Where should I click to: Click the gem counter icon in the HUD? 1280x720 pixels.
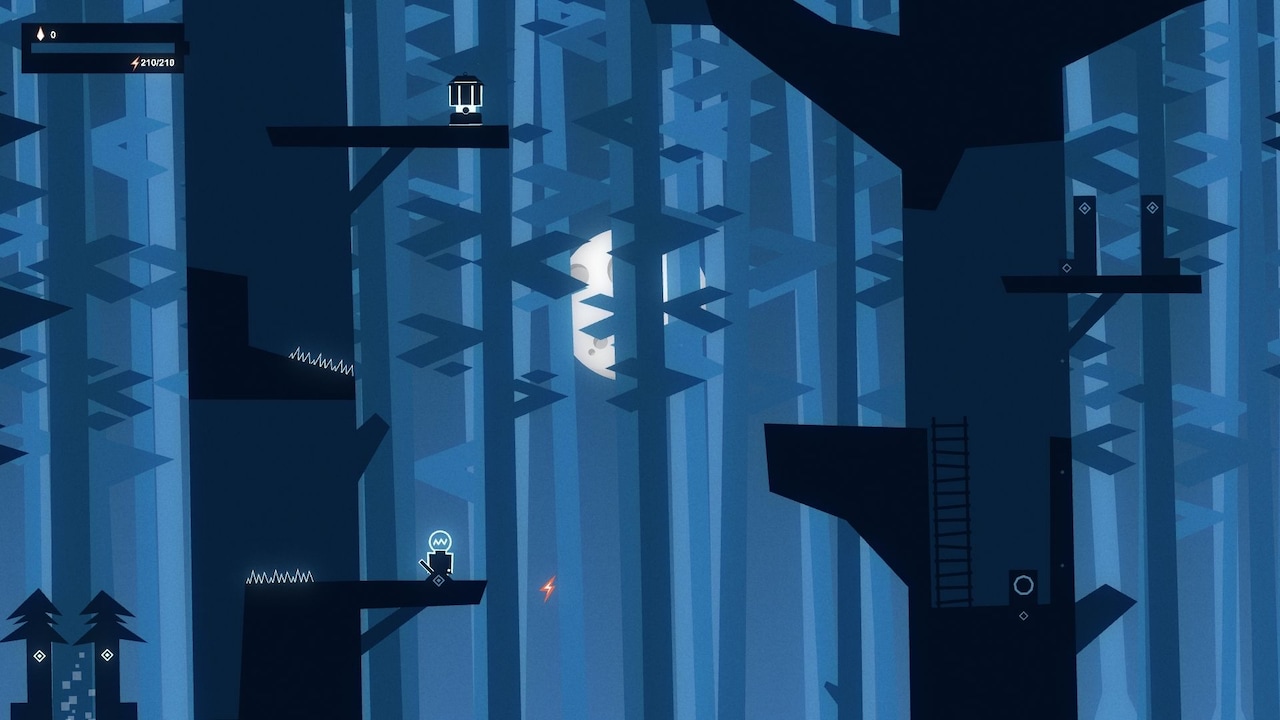click(x=40, y=33)
